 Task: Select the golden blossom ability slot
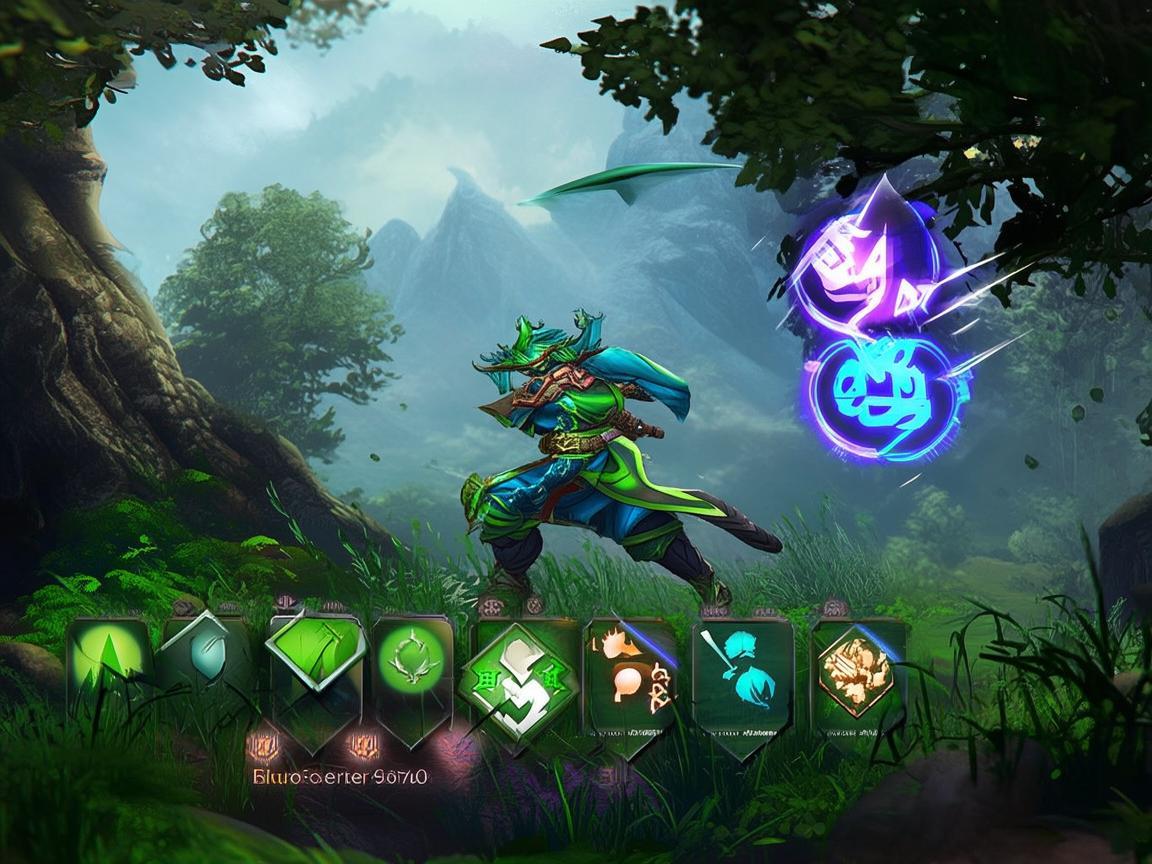pos(855,668)
